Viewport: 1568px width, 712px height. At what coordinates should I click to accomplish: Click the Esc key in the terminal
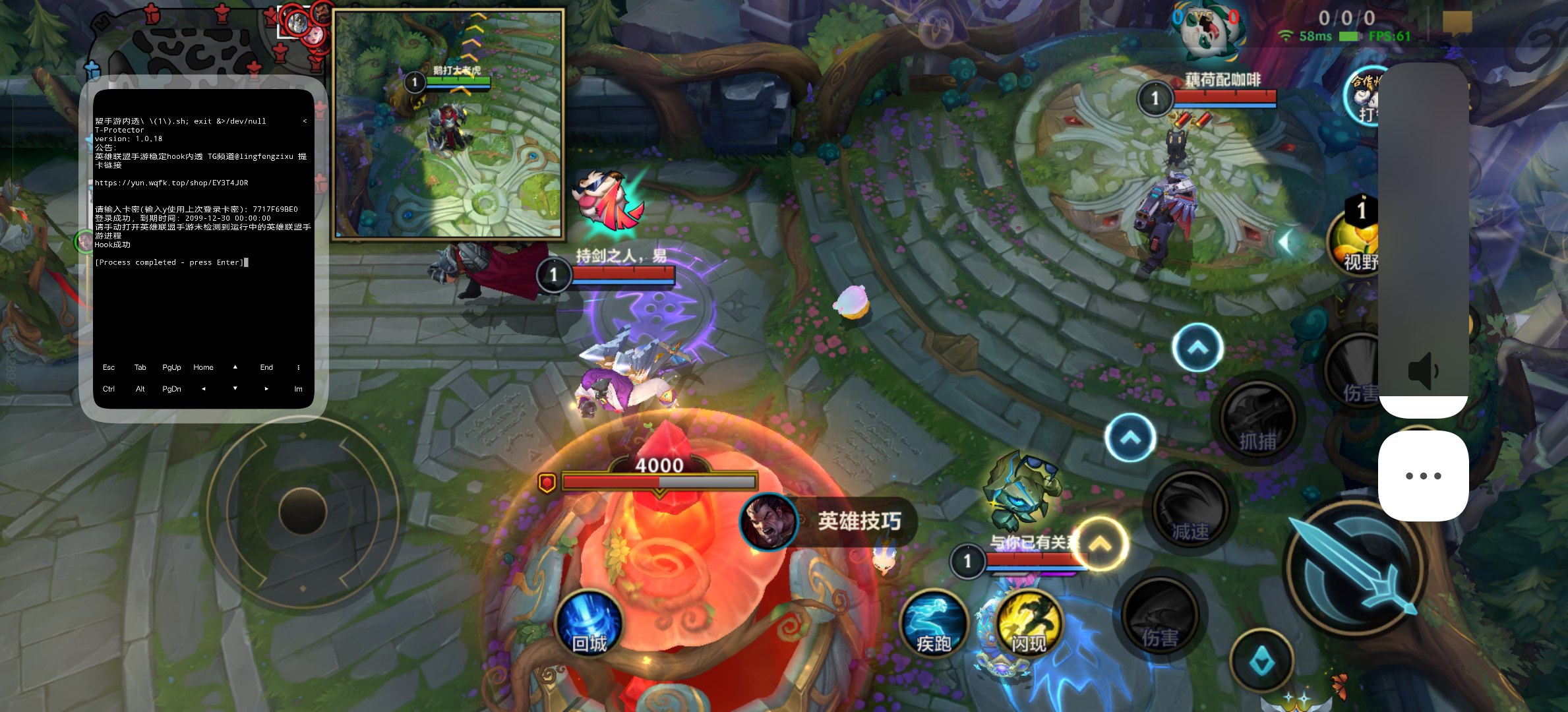[x=109, y=367]
